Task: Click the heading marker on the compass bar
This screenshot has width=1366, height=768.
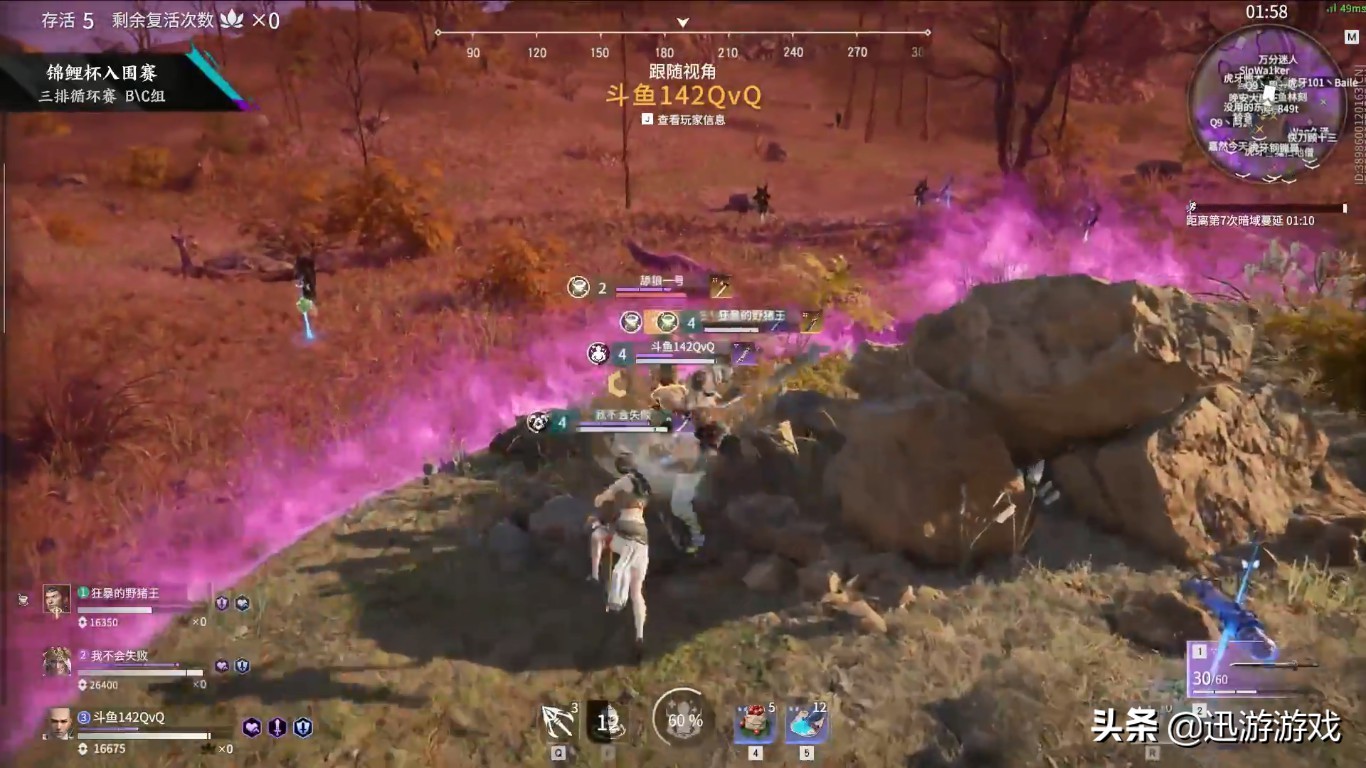Action: (x=683, y=22)
